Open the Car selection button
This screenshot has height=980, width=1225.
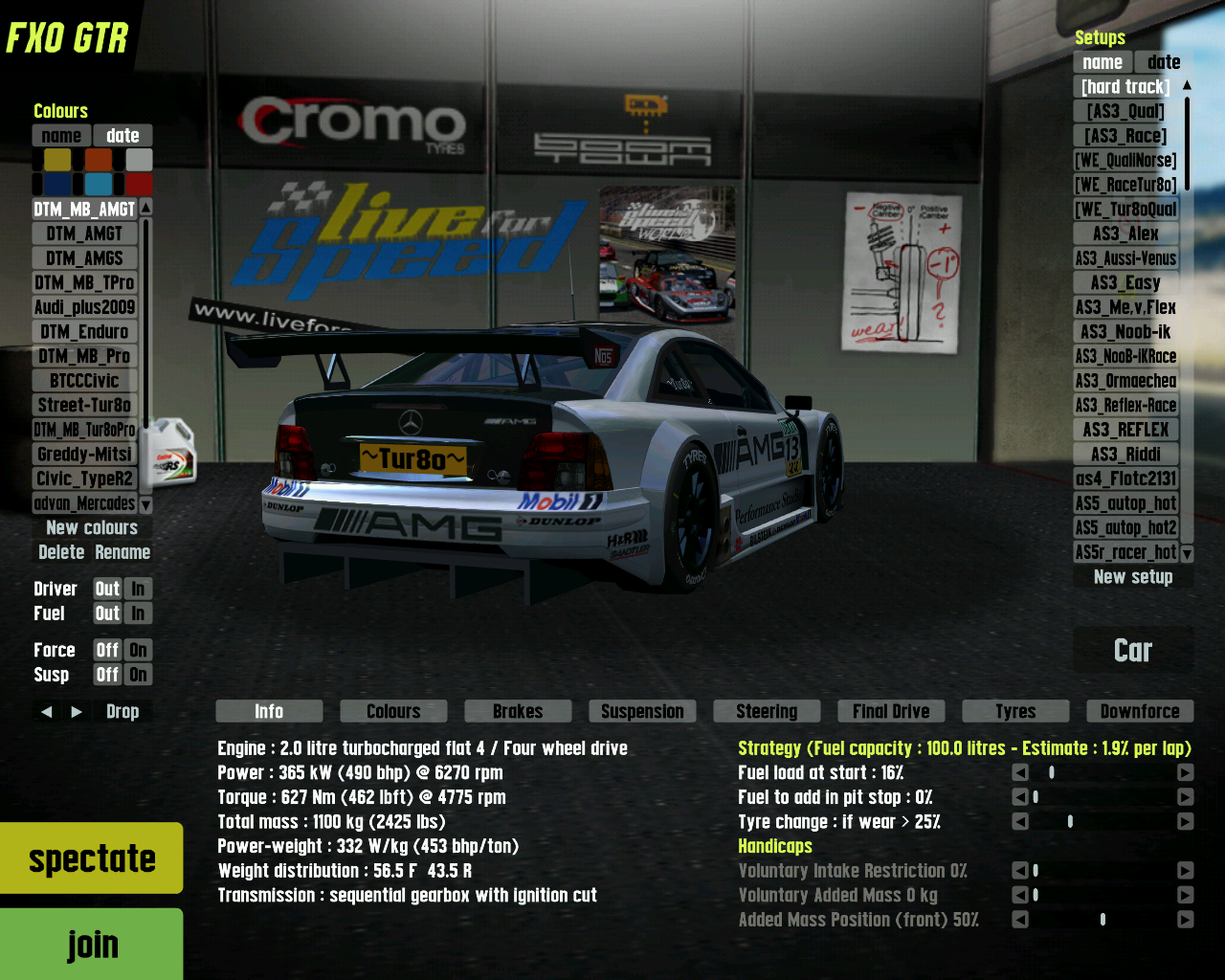[x=1133, y=651]
